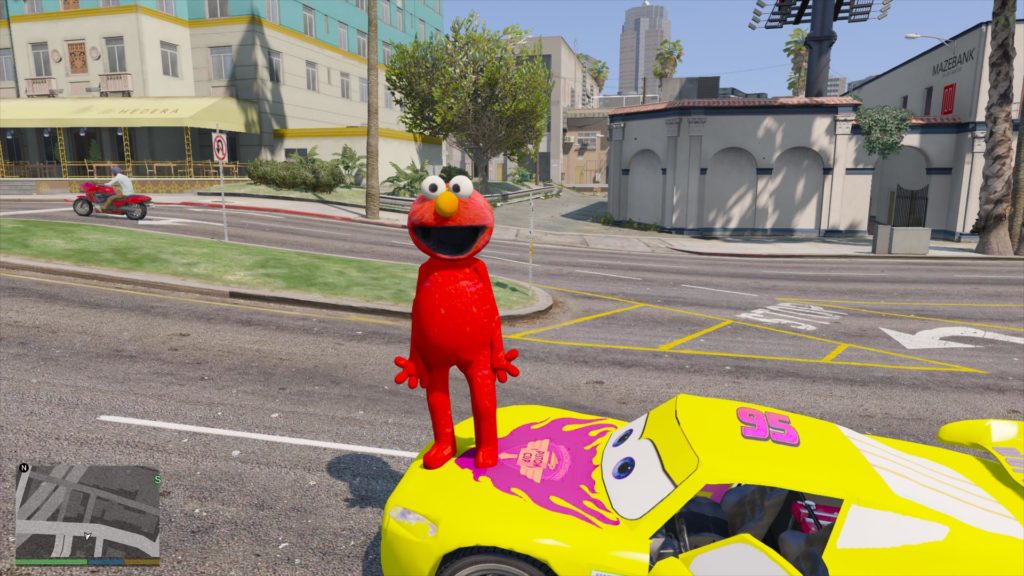Click the minimap in the corner
The height and width of the screenshot is (576, 1024).
(x=87, y=511)
